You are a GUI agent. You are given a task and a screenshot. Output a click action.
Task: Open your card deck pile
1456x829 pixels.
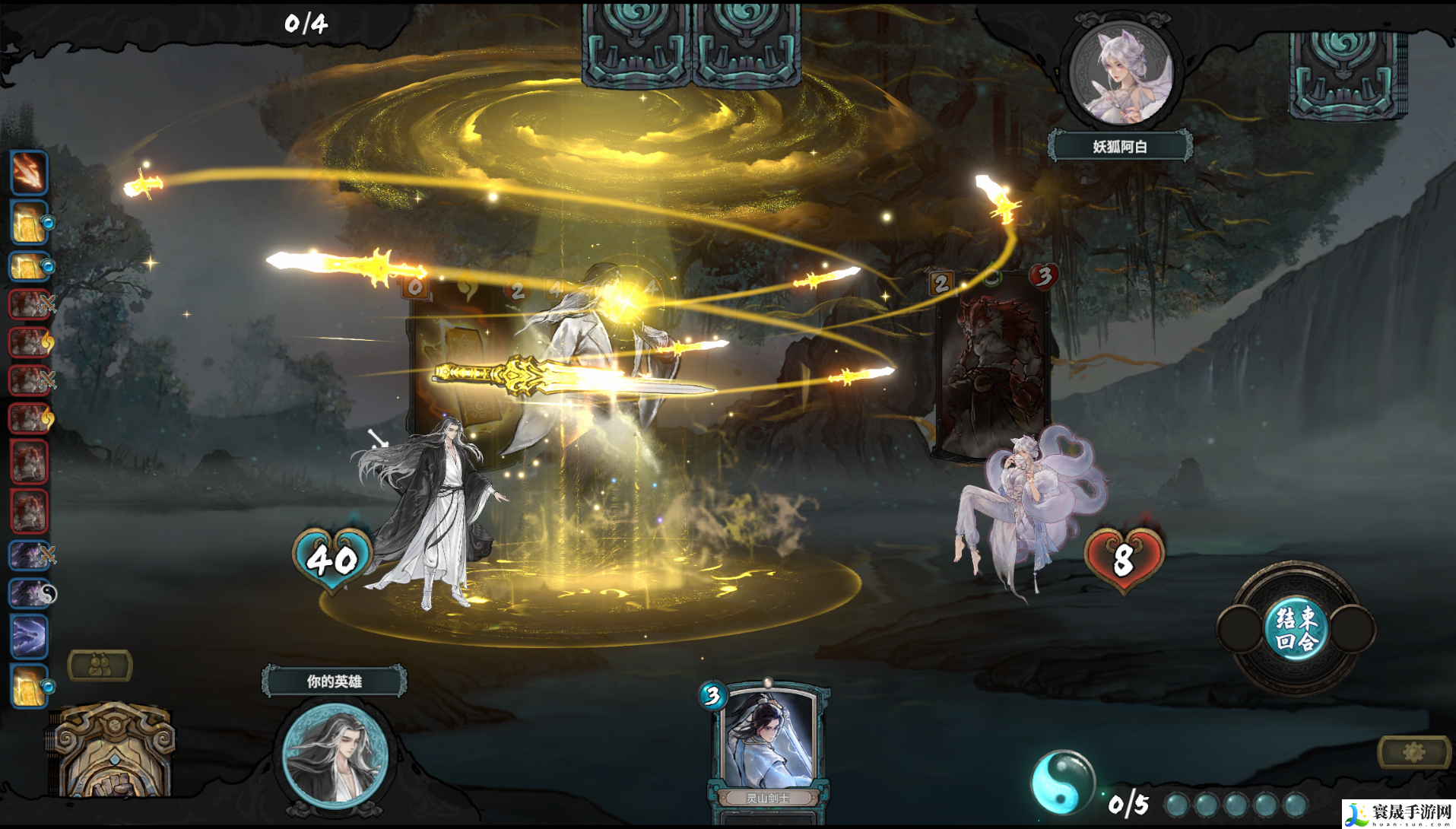coord(114,751)
